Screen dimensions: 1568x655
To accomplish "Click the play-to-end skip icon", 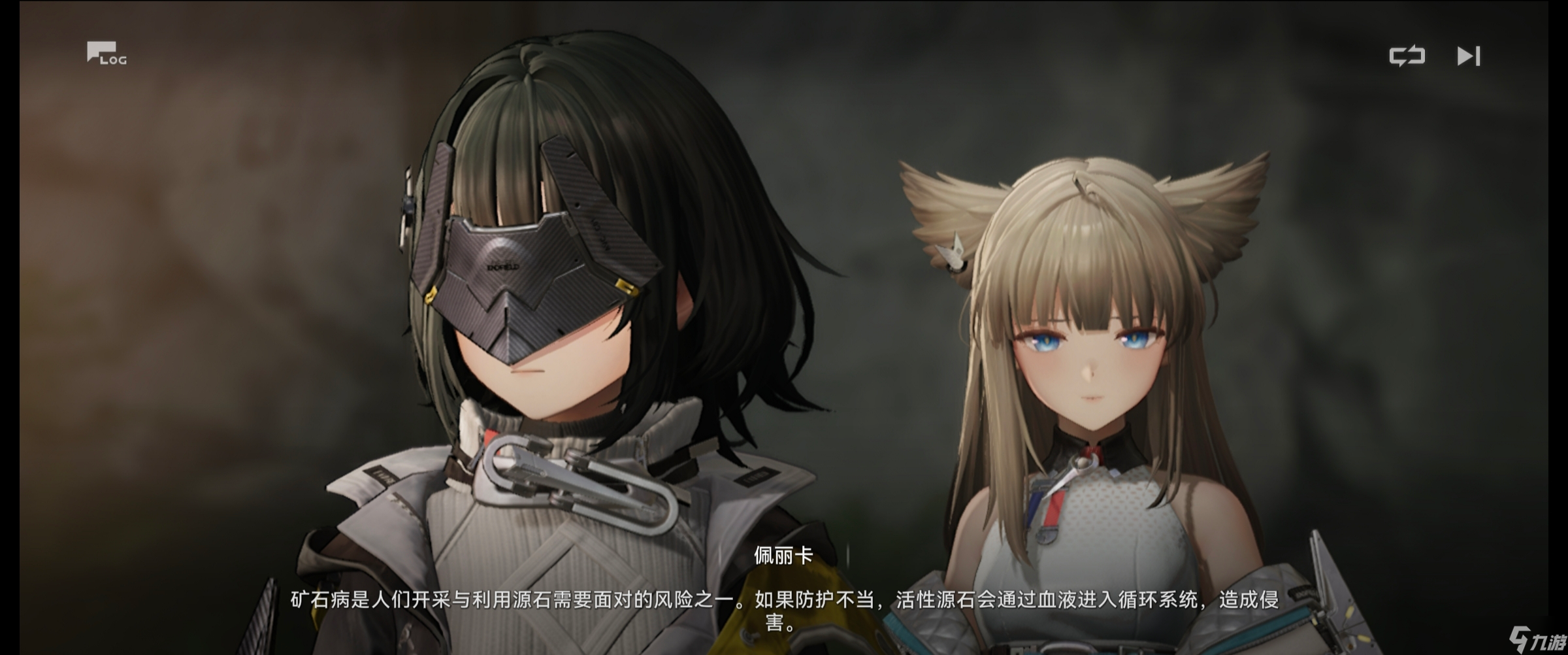I will point(1469,56).
